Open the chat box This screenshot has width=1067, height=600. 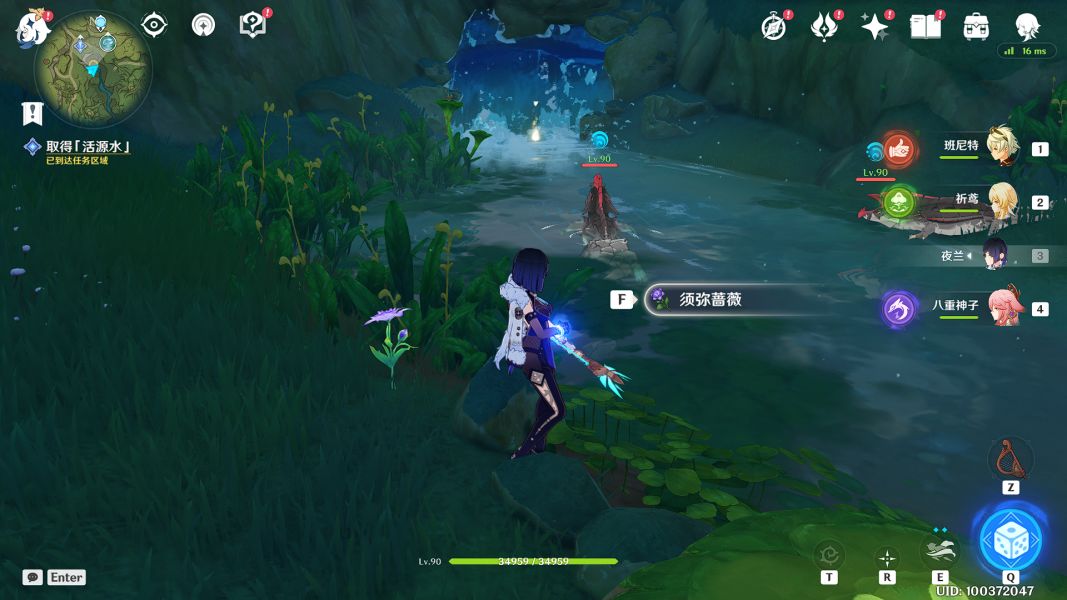(33, 577)
